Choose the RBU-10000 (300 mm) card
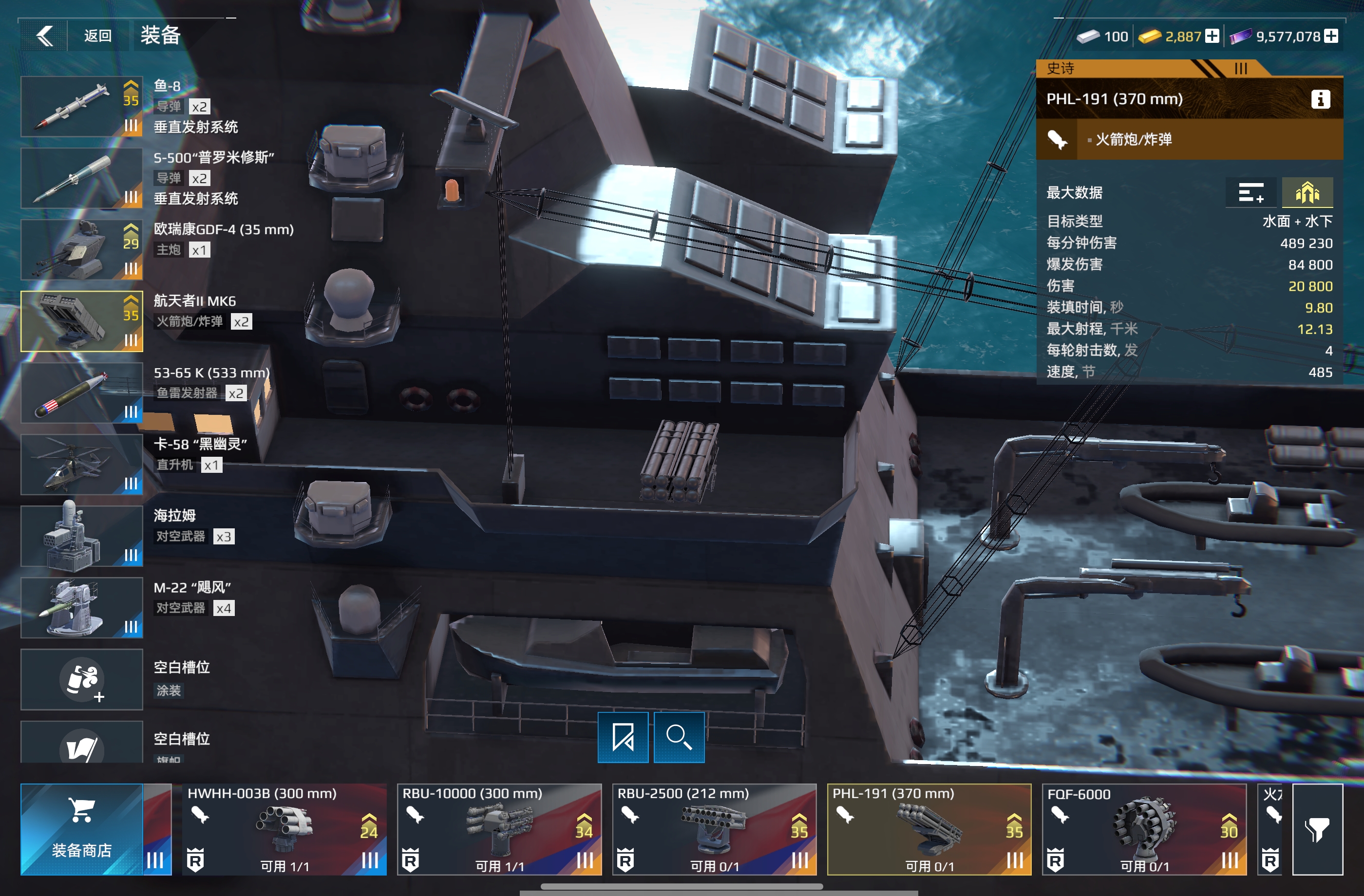The height and width of the screenshot is (896, 1364). (499, 829)
